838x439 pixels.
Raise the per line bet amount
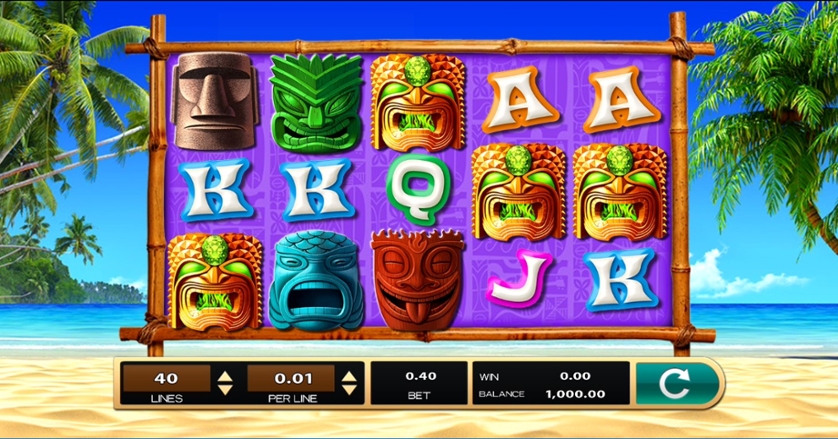point(349,375)
